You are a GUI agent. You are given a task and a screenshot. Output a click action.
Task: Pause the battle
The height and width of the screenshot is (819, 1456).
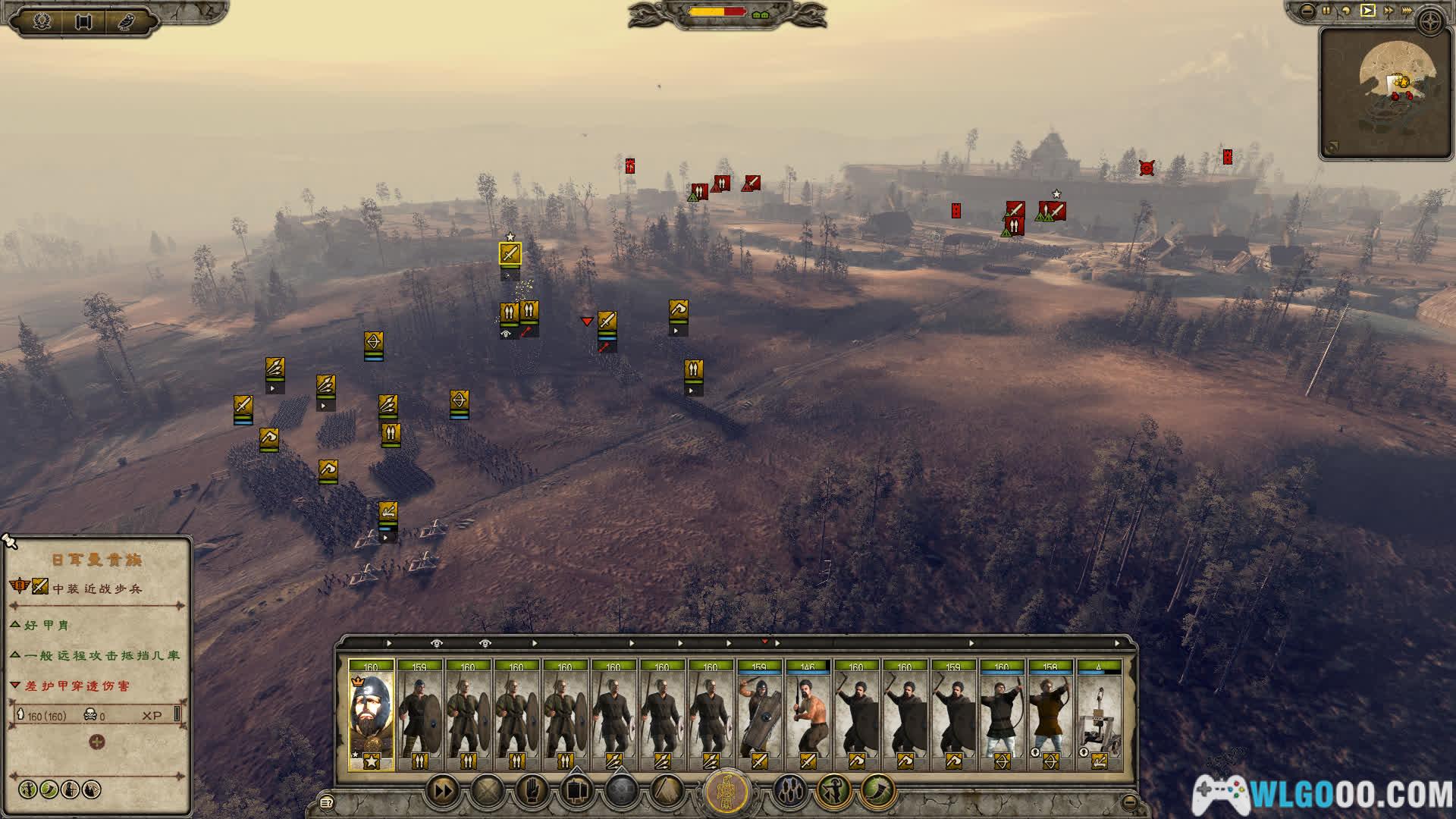[x=1326, y=11]
